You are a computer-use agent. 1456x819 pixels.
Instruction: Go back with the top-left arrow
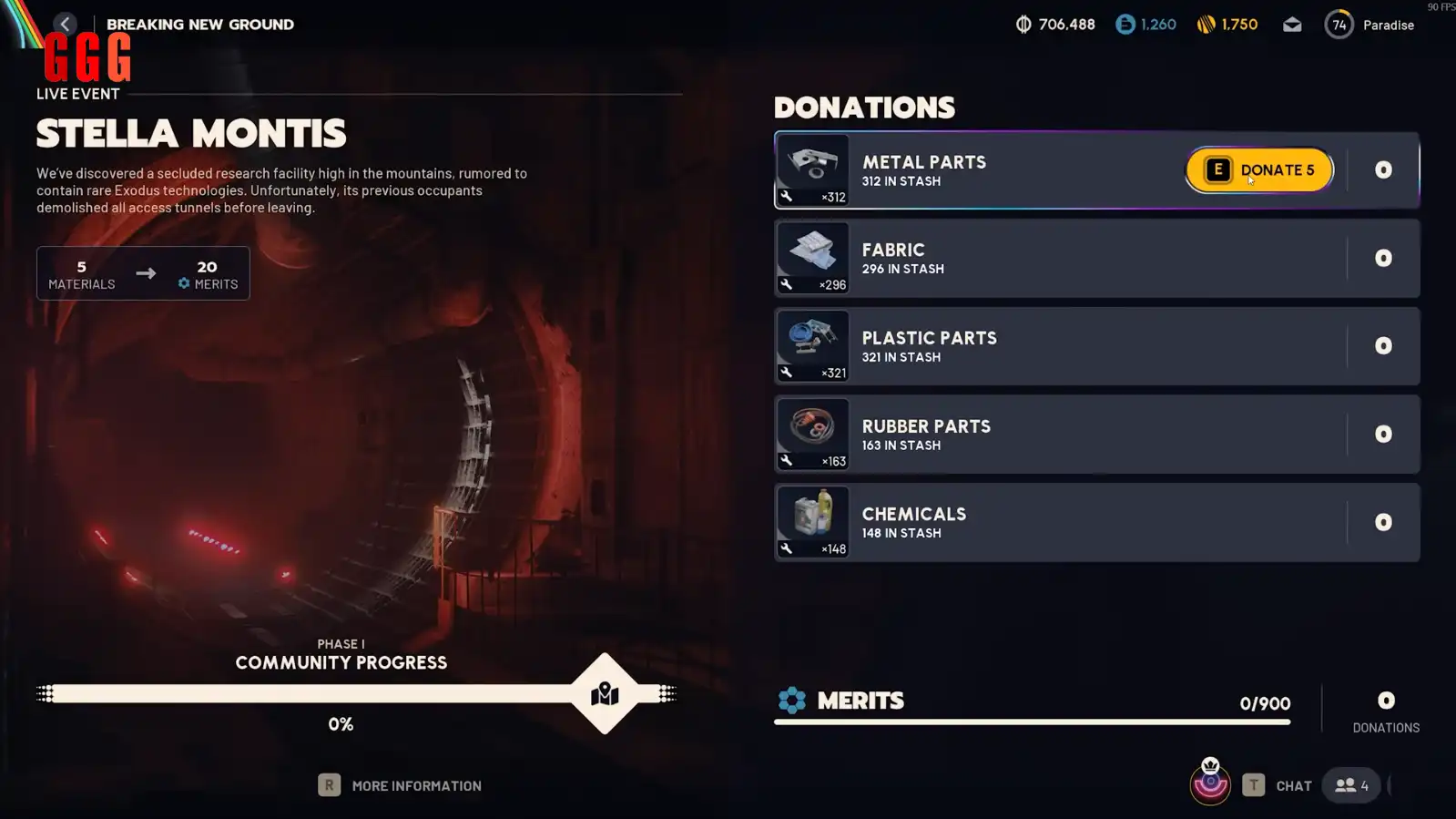click(65, 25)
